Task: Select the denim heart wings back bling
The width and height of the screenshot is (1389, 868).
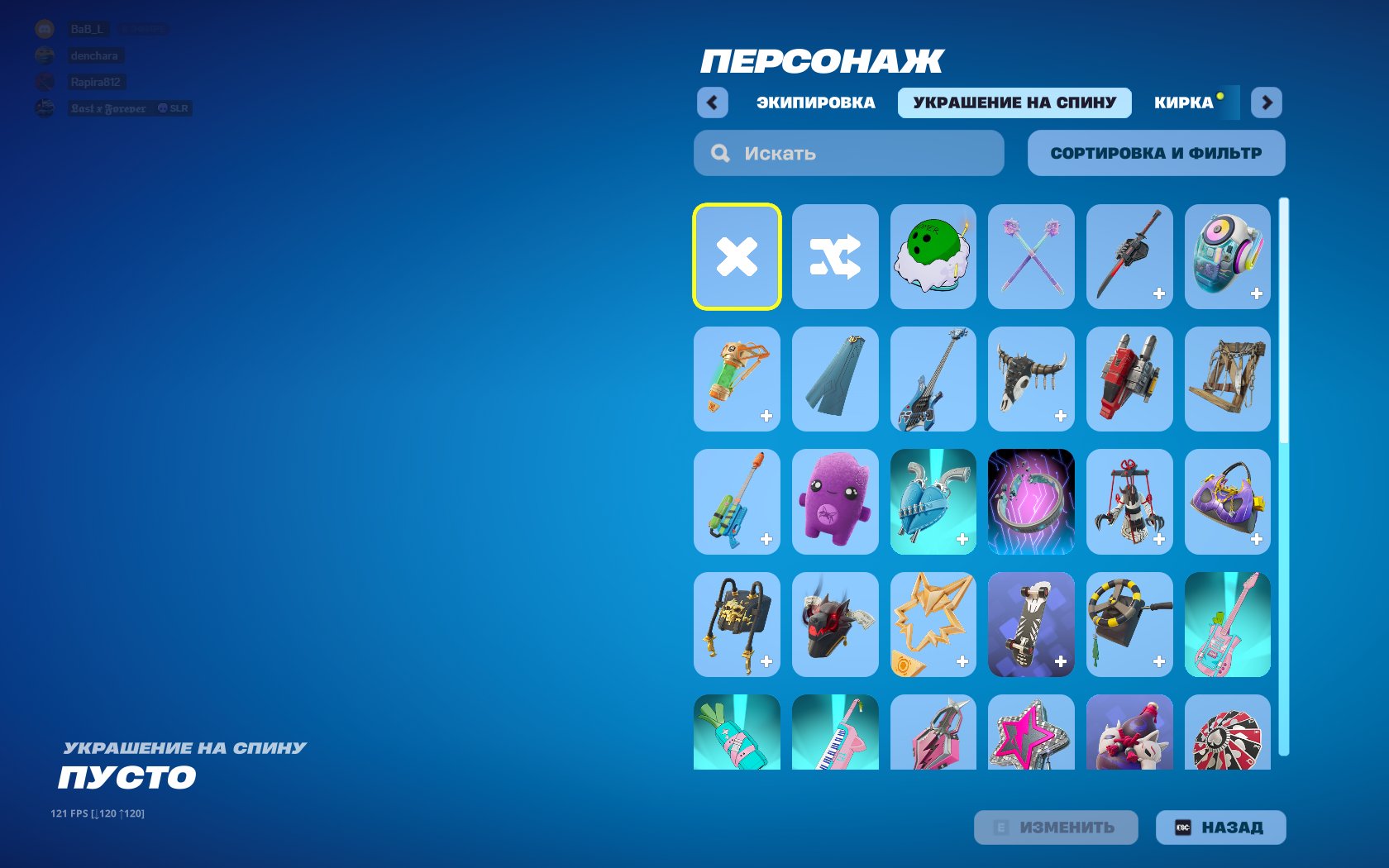Action: pyautogui.click(x=933, y=502)
